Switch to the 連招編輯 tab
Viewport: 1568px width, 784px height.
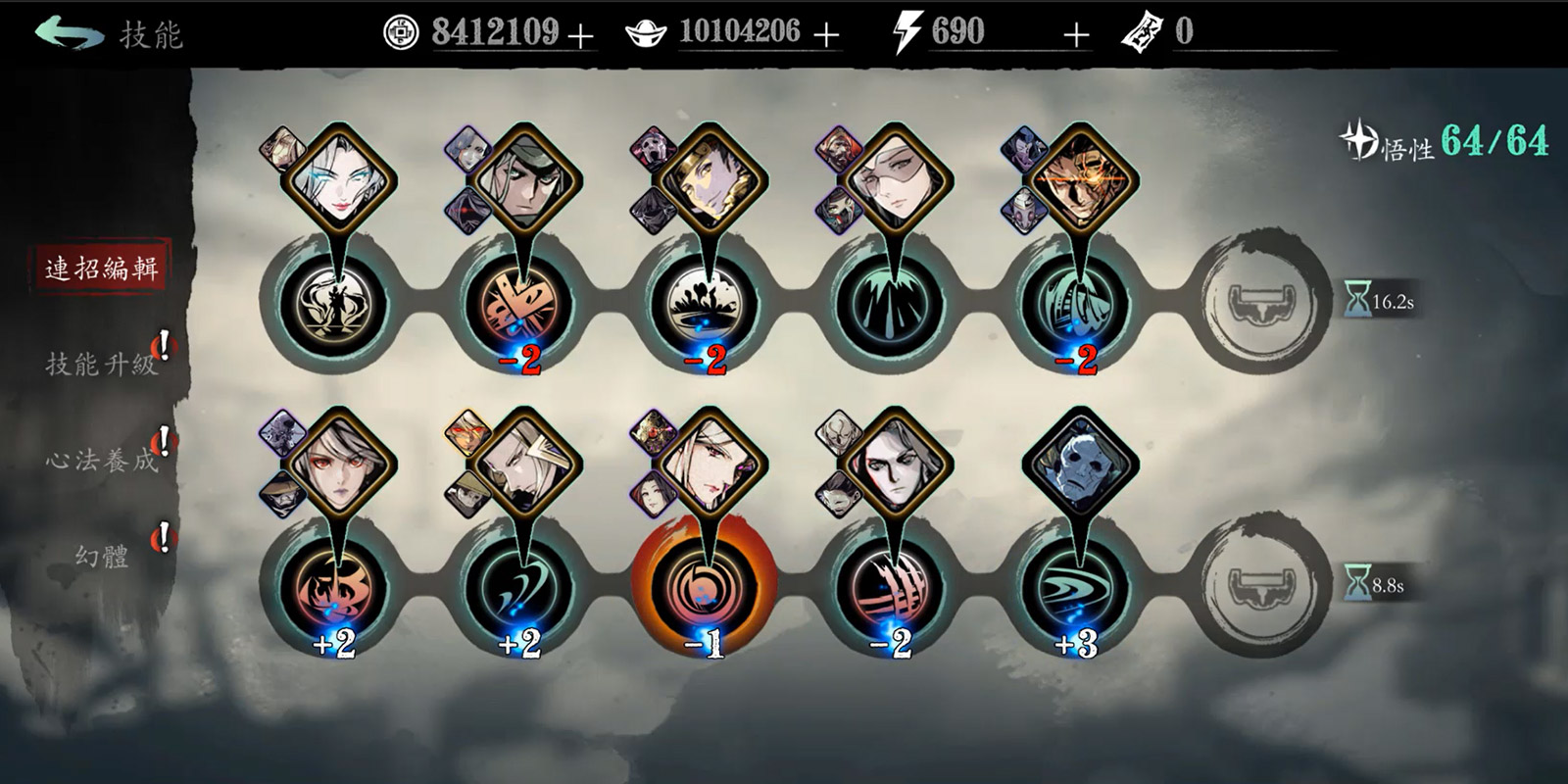[101, 268]
